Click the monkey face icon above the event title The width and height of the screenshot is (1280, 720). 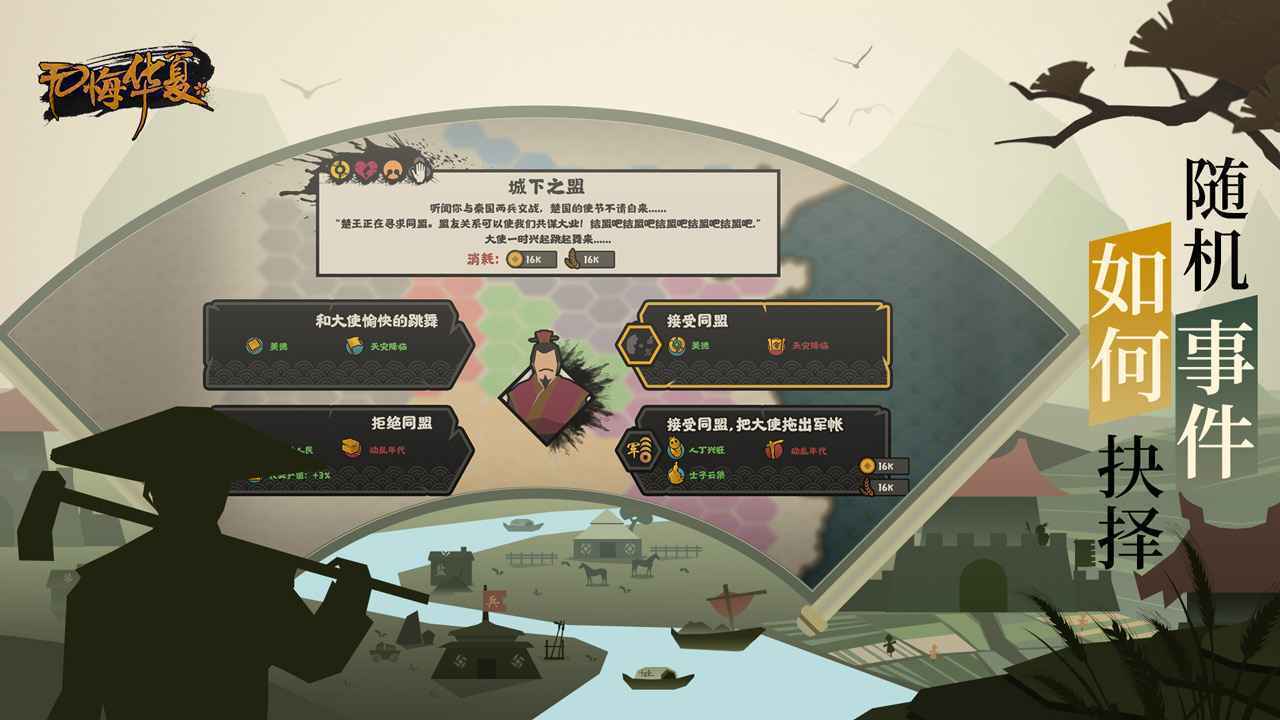point(392,171)
